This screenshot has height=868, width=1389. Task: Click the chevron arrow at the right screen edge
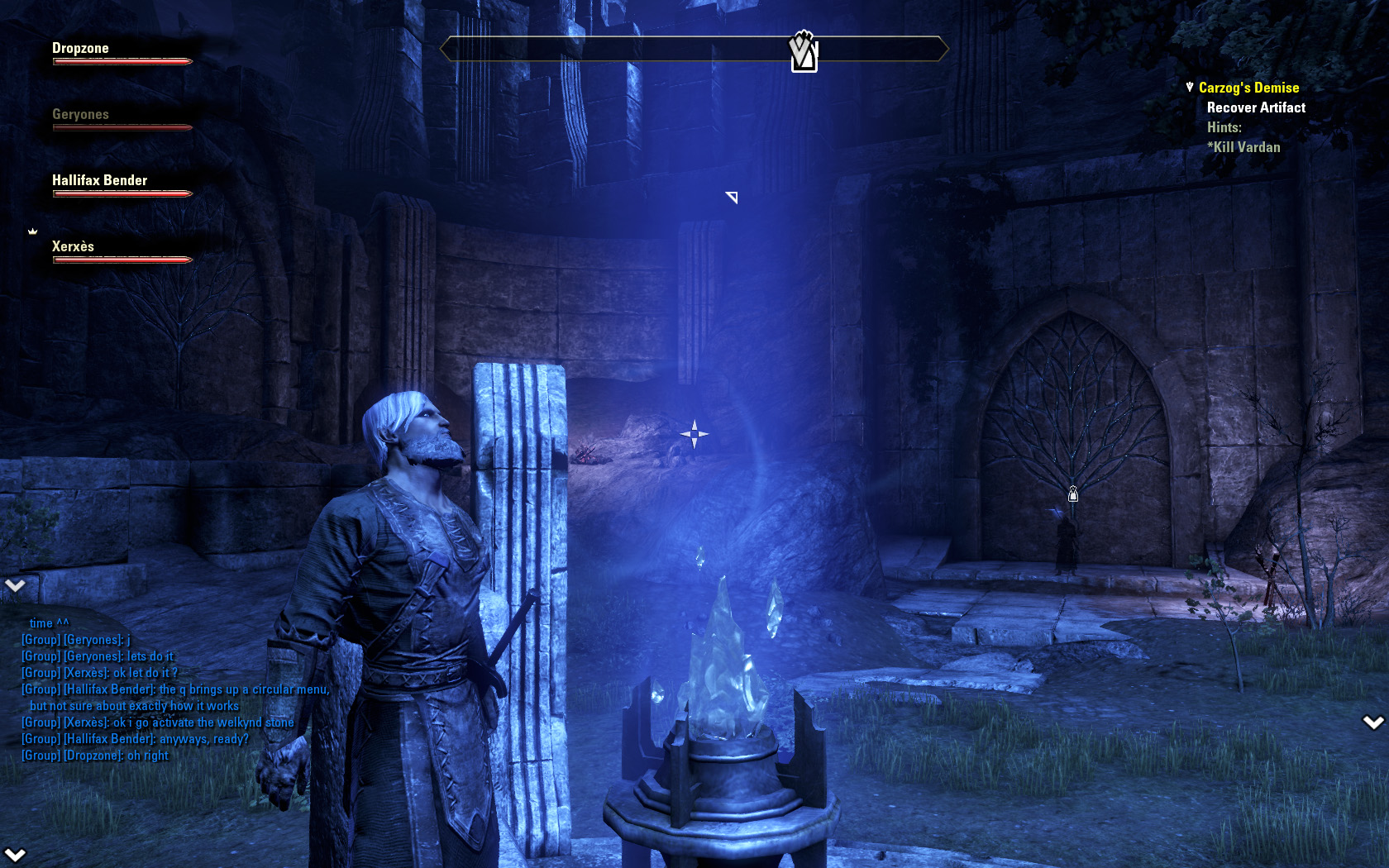(x=1373, y=723)
